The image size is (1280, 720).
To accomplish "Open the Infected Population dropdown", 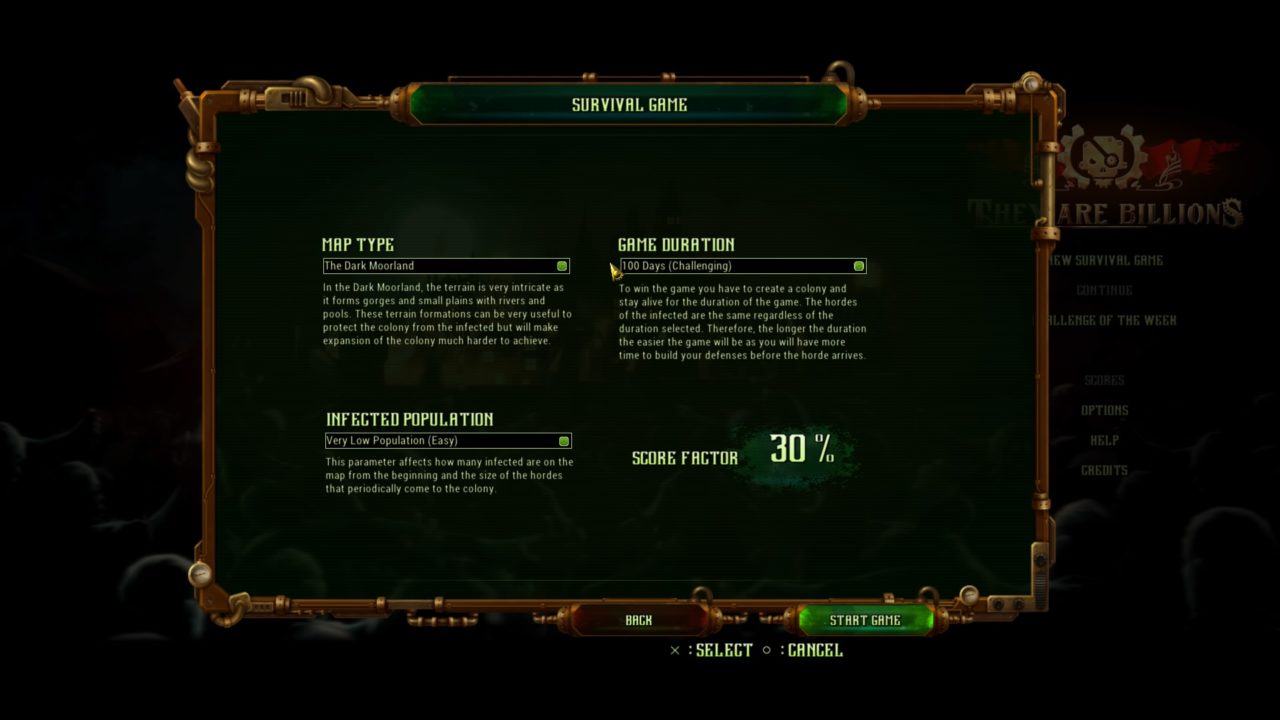I will click(448, 441).
